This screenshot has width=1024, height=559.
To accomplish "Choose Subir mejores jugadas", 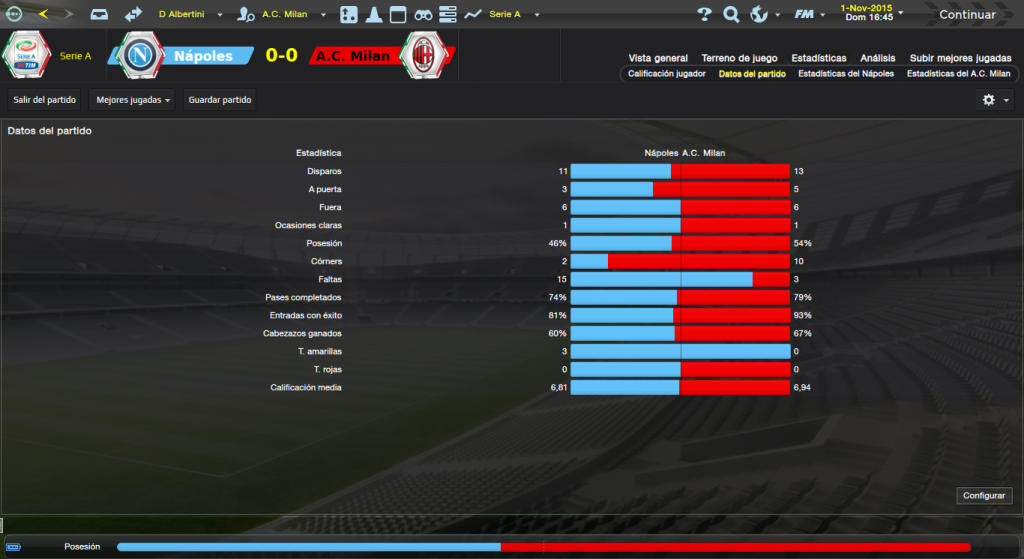I will (x=960, y=58).
